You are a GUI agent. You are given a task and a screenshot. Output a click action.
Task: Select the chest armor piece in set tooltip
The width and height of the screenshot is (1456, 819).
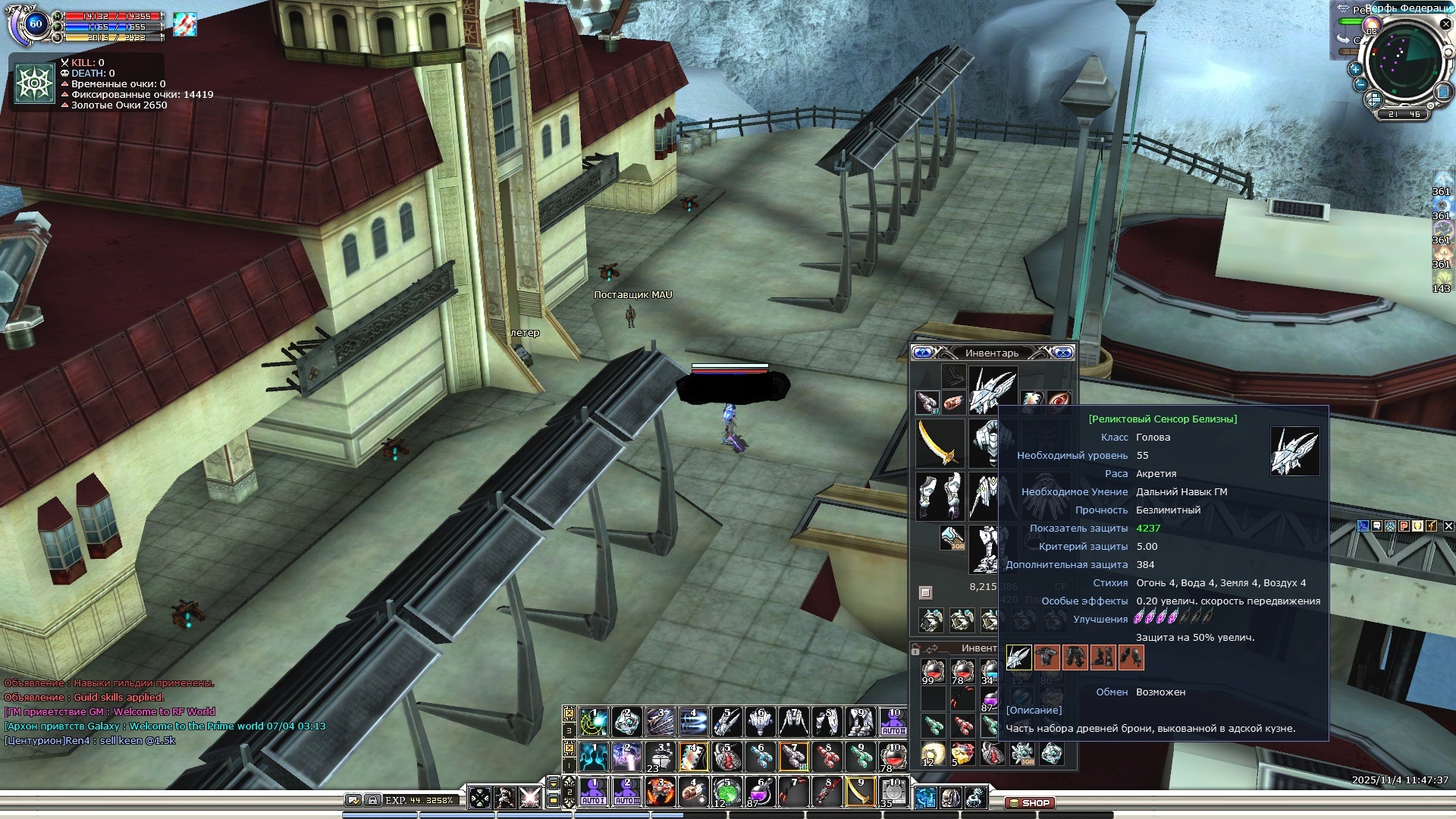tap(1046, 657)
